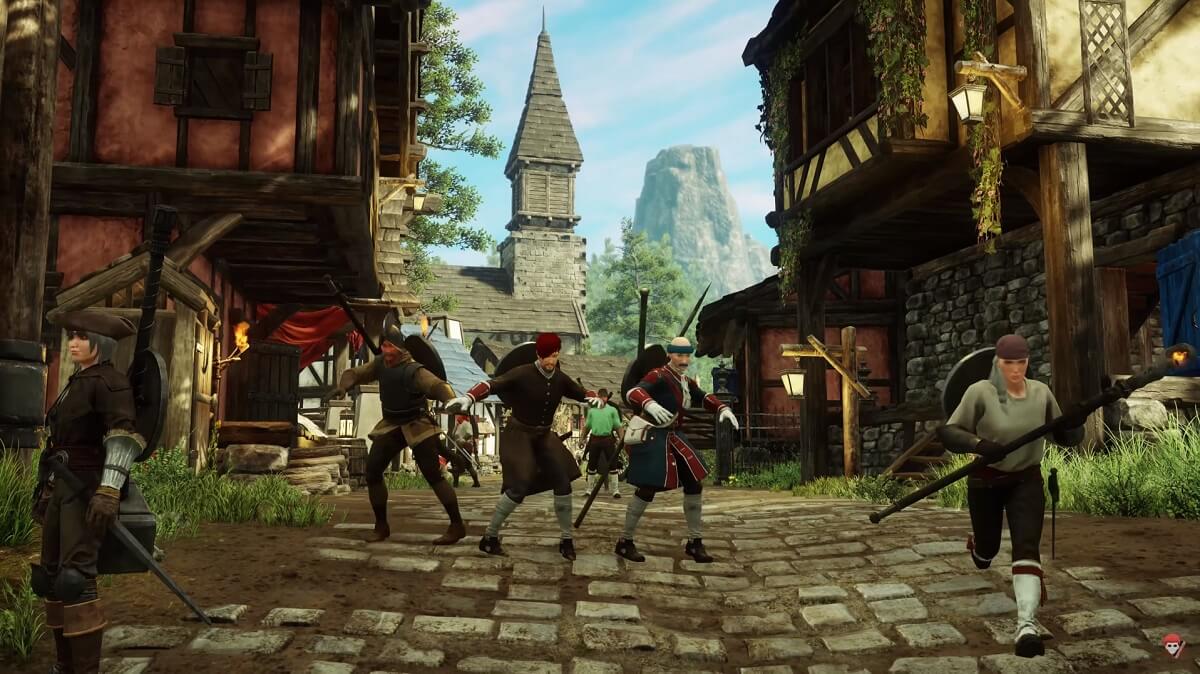This screenshot has height=674, width=1200.
Task: Click the red-haired masked face watermark logo
Action: click(x=1173, y=644)
